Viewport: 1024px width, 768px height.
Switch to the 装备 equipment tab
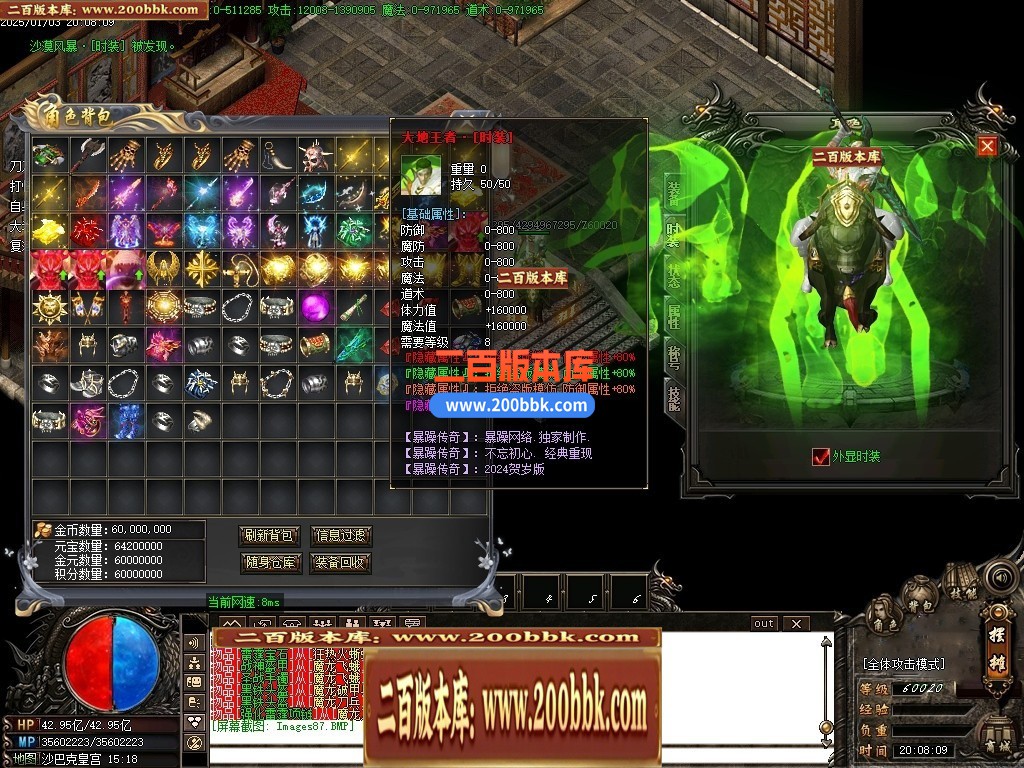(674, 191)
